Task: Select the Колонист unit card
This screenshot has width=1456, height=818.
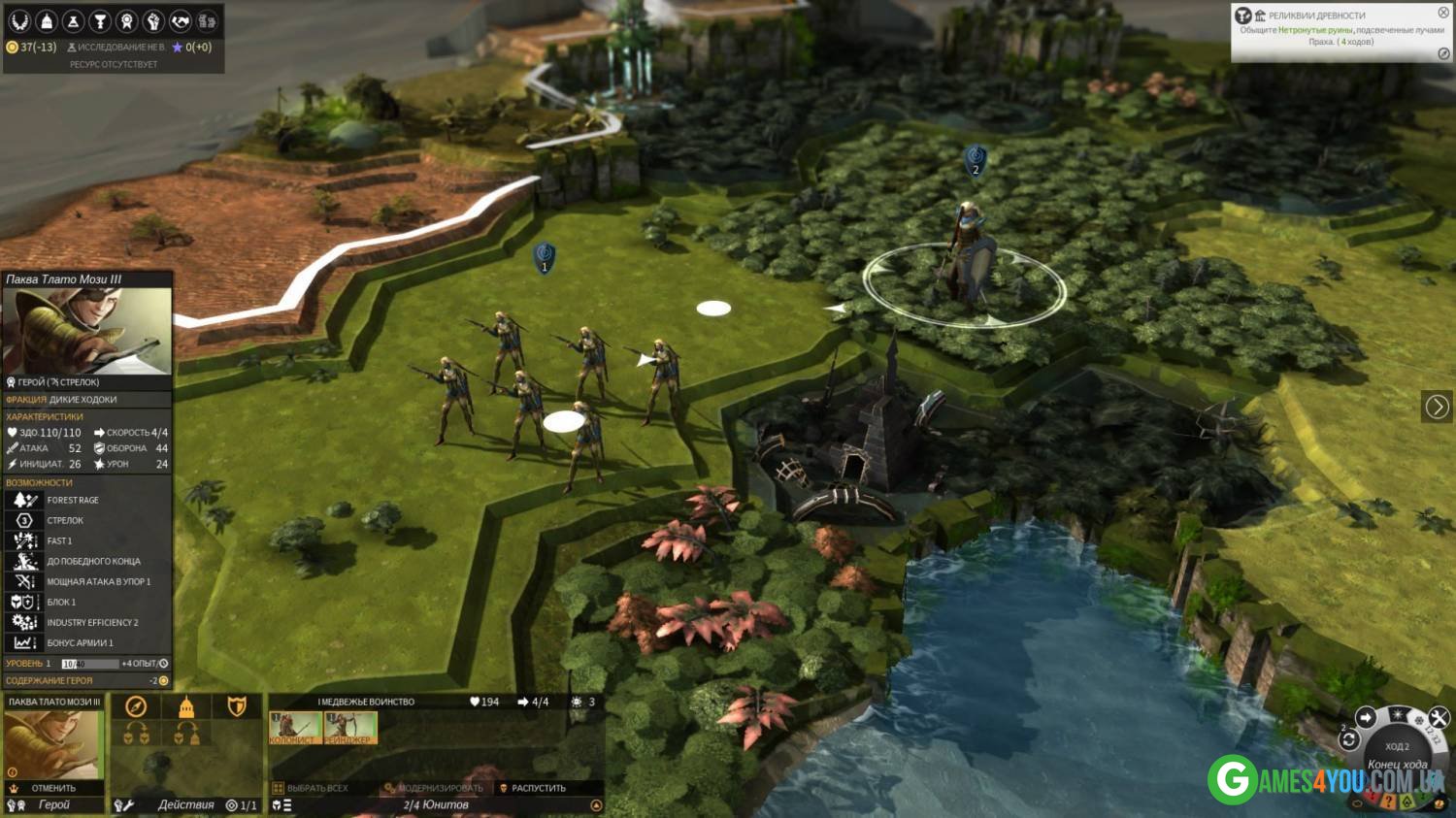Action: [x=295, y=728]
